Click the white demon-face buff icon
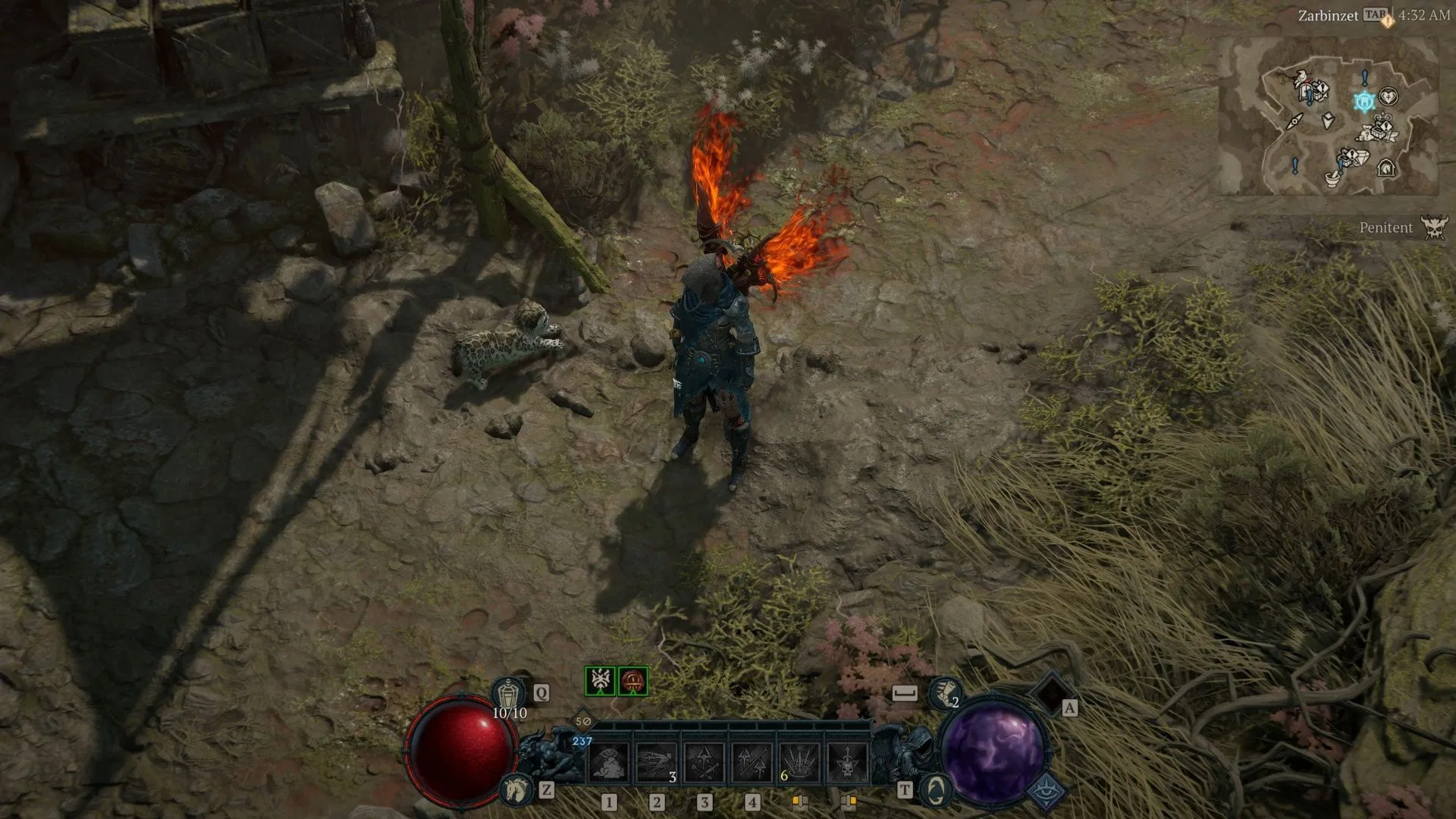Image resolution: width=1456 pixels, height=819 pixels. click(x=600, y=680)
